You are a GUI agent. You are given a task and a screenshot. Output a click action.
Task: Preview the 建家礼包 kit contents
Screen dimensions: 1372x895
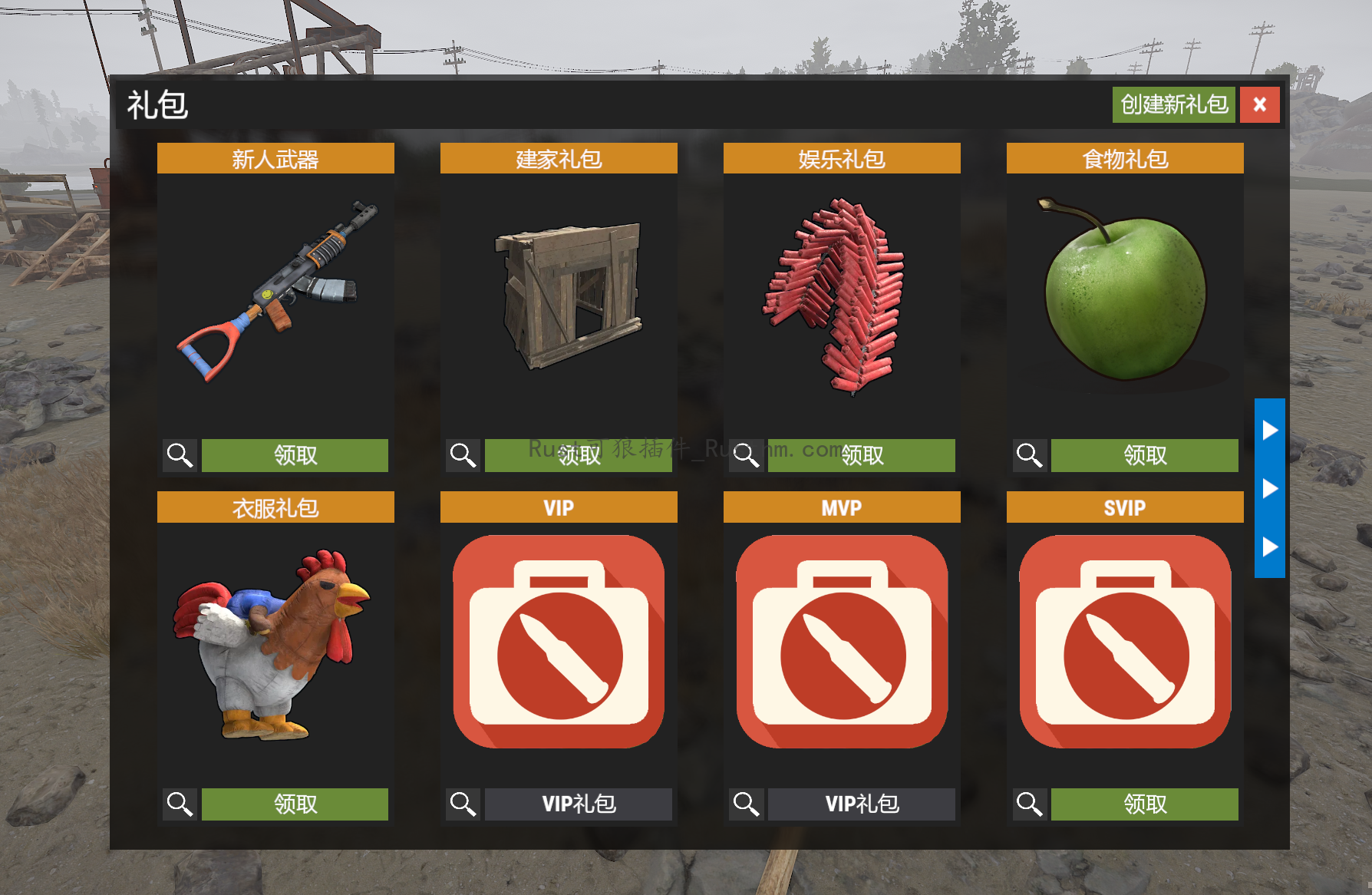click(462, 455)
